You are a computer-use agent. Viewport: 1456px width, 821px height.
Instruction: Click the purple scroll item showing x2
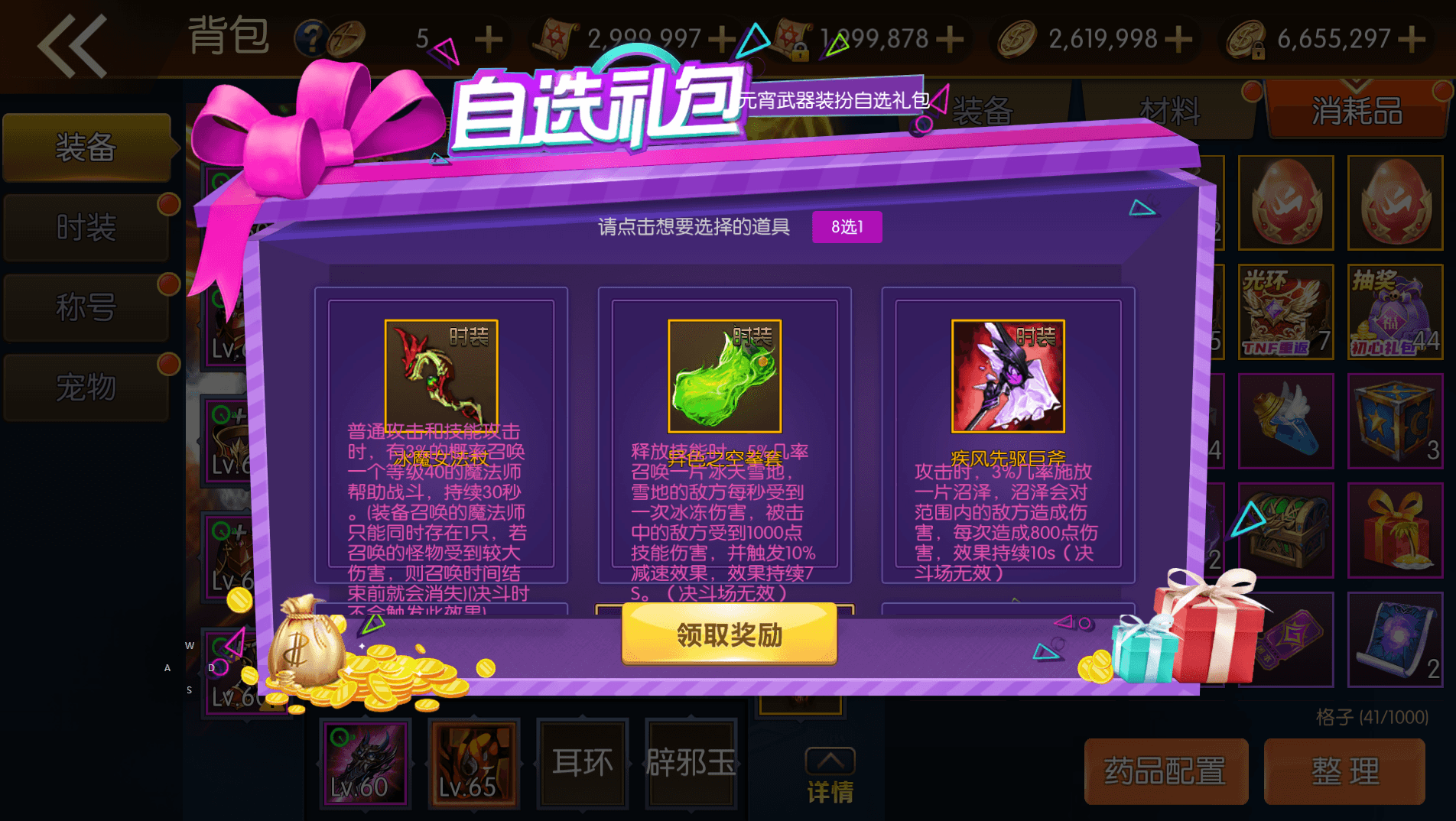(x=1395, y=638)
